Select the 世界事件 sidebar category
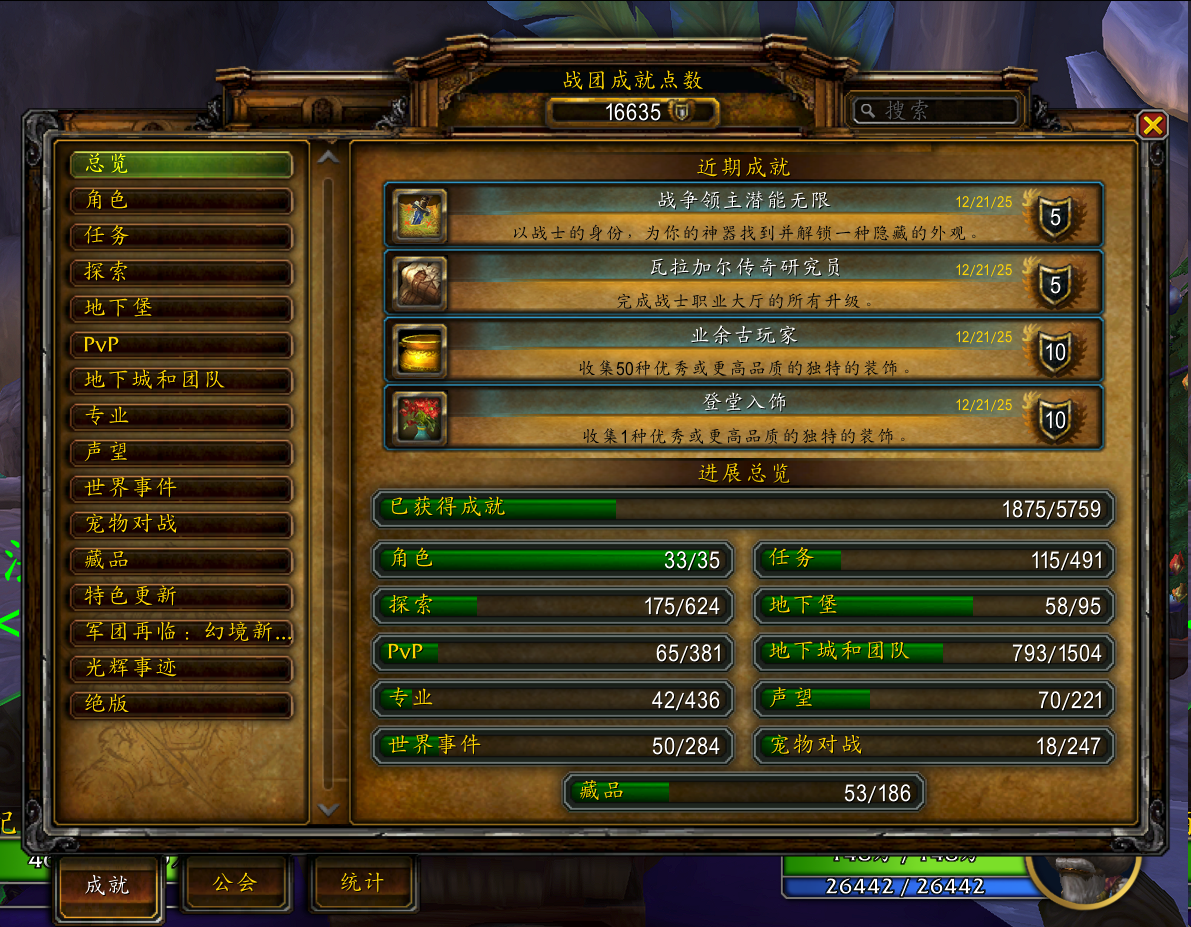 coord(180,488)
